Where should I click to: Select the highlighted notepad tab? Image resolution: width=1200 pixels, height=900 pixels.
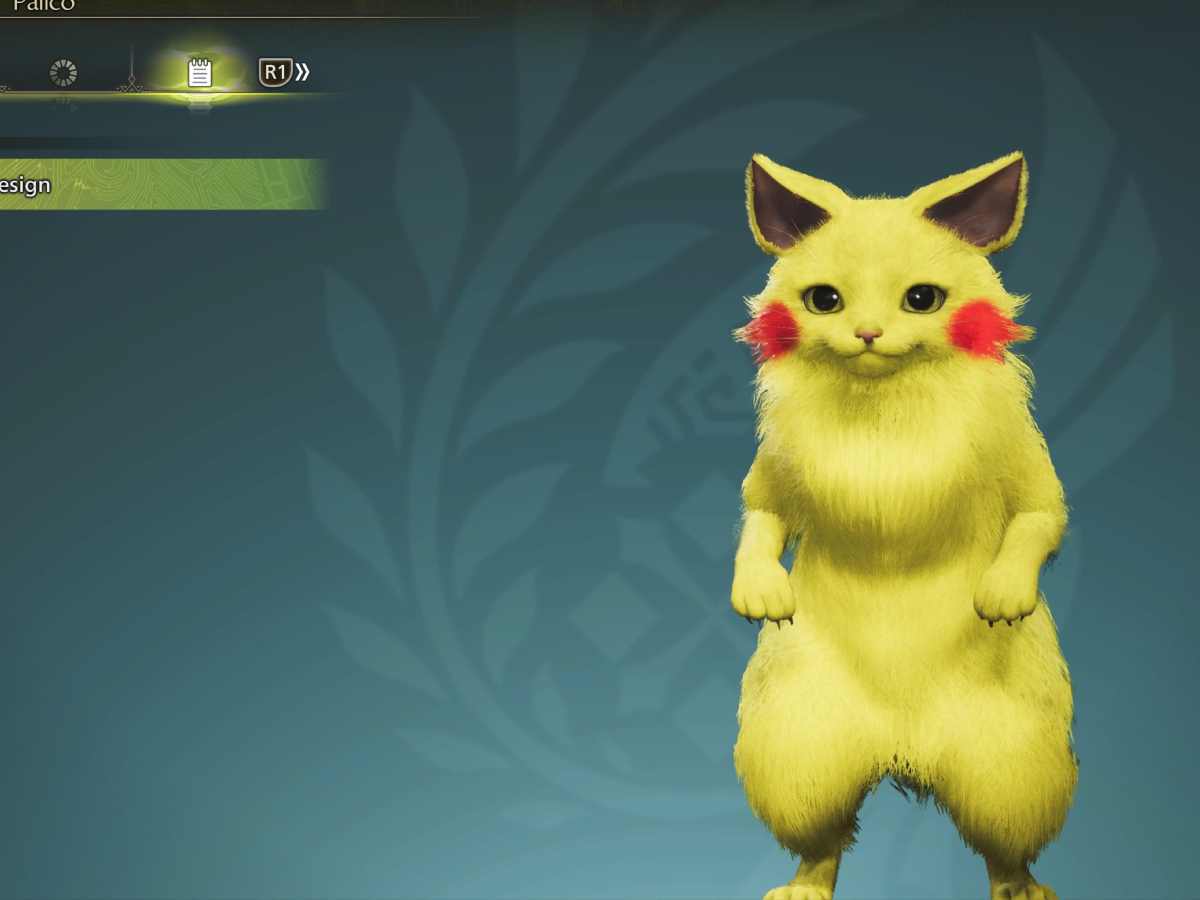[x=200, y=73]
